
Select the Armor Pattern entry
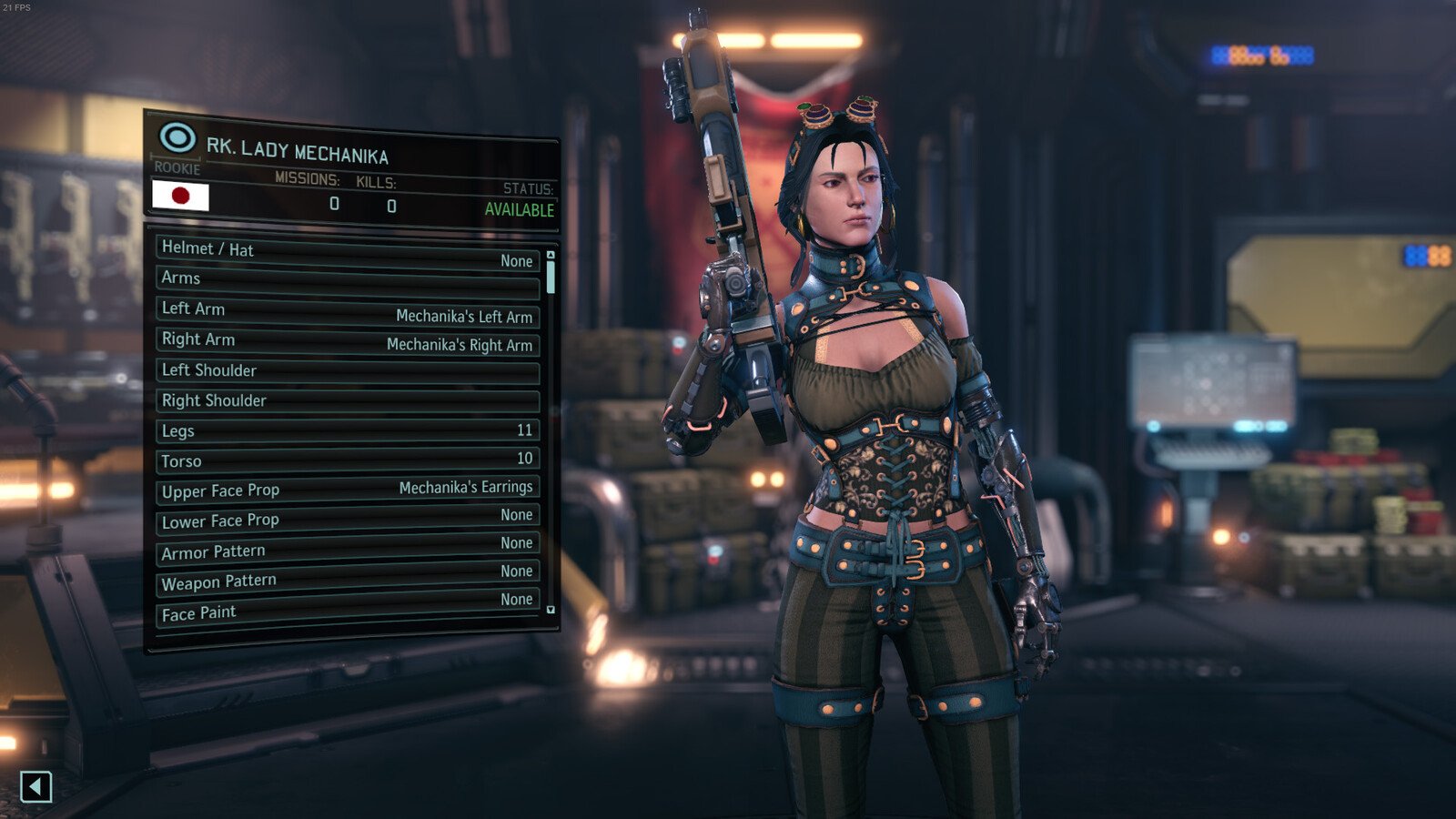pyautogui.click(x=348, y=548)
